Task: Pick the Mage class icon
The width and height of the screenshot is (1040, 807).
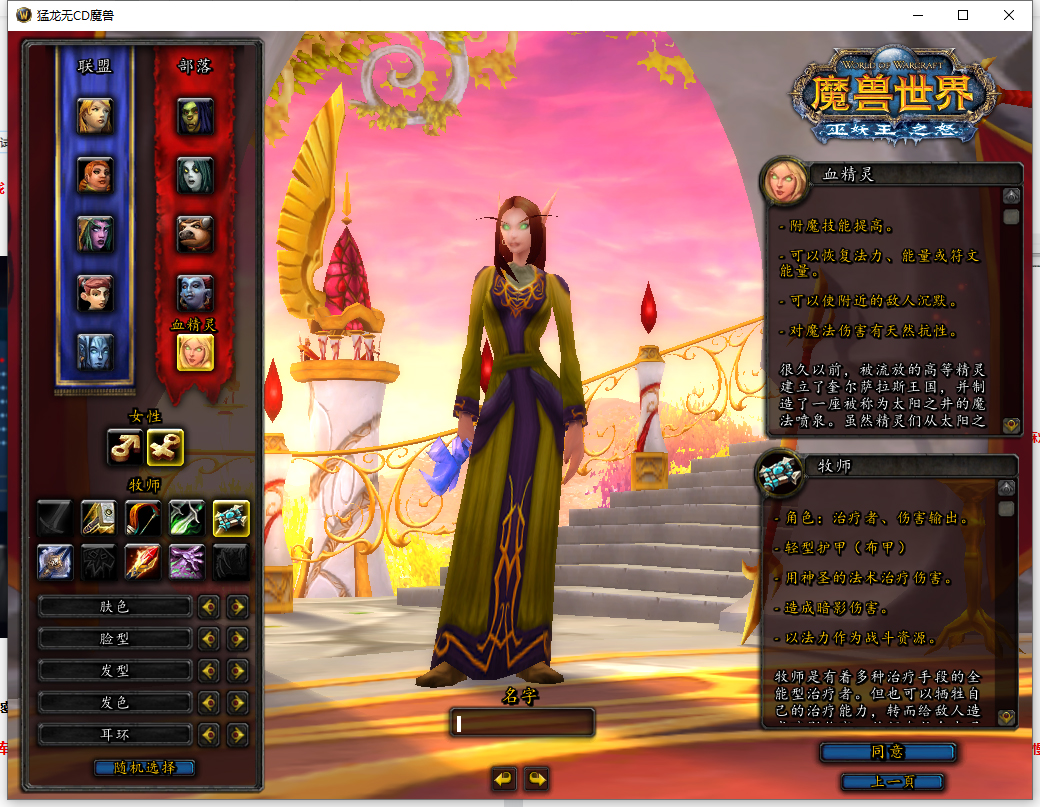Action: 143,562
